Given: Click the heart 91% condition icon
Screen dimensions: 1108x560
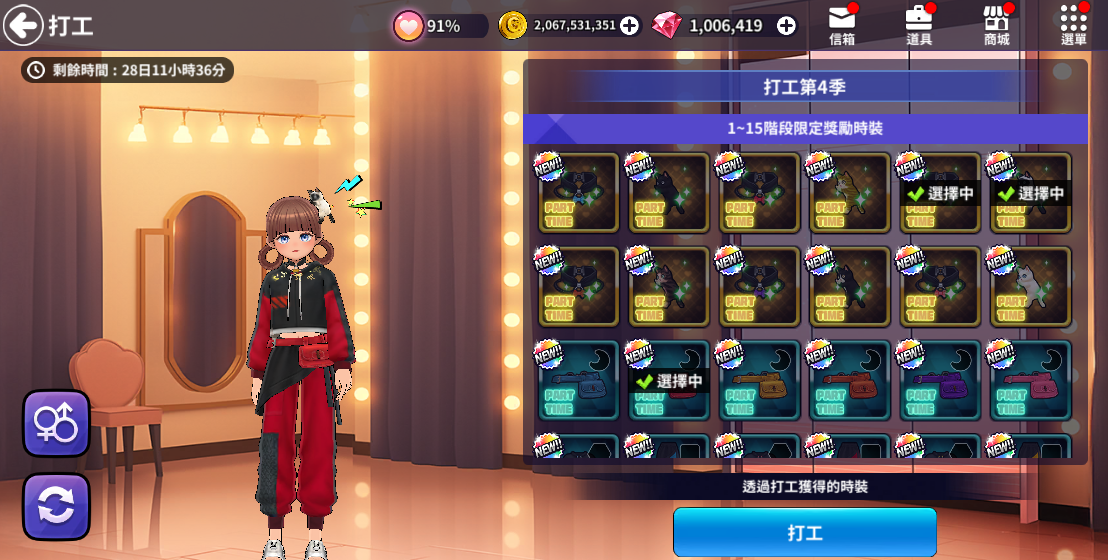Looking at the screenshot, I should (x=409, y=26).
